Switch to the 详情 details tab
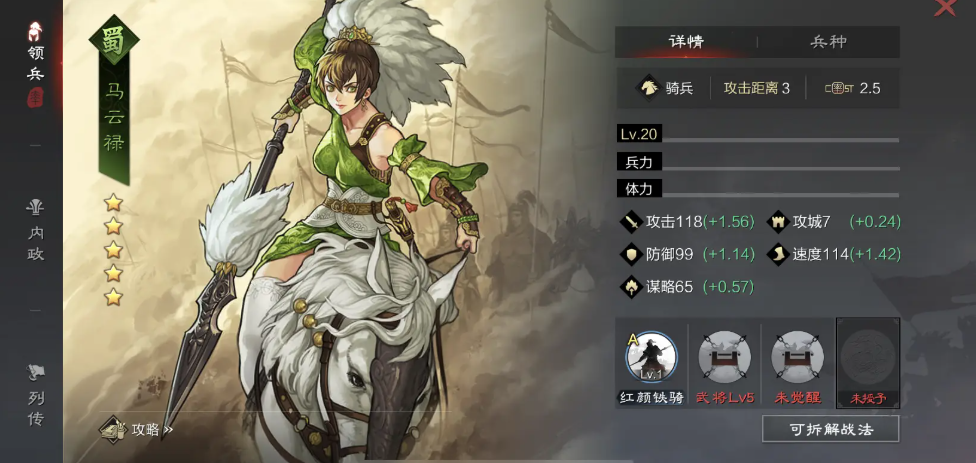 [686, 42]
